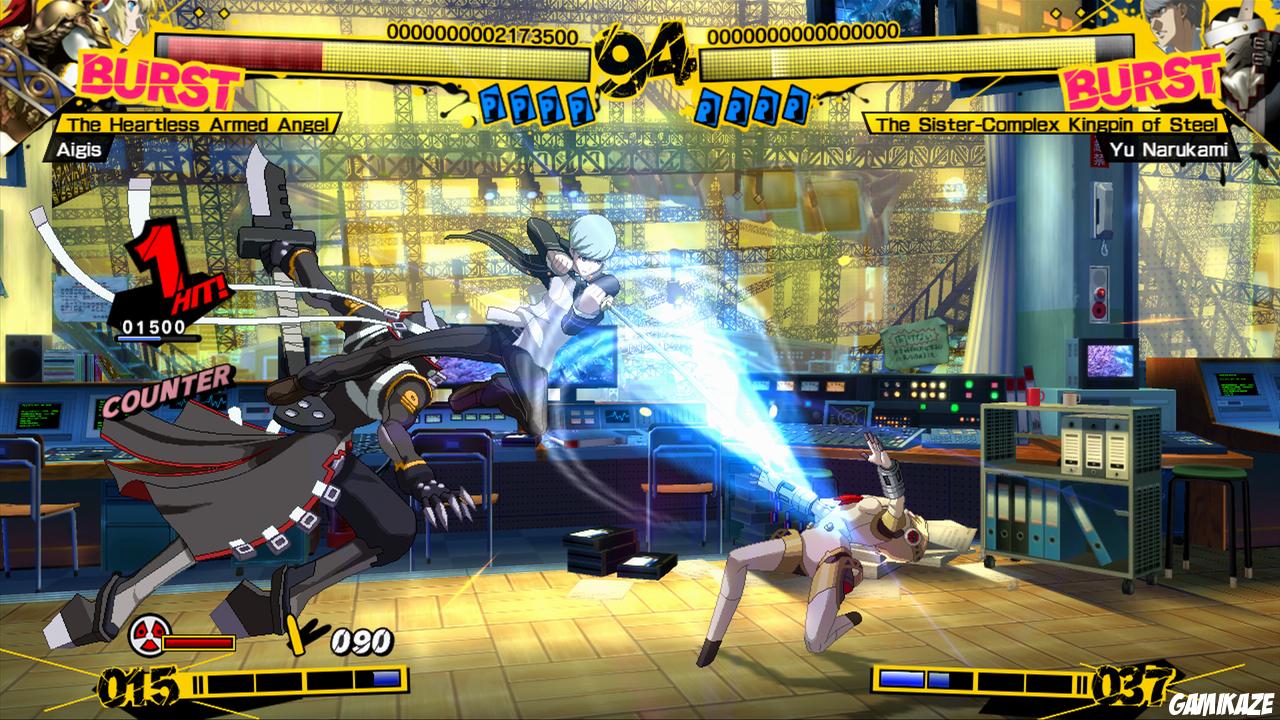Select the Aigis character portrait

(60, 60)
